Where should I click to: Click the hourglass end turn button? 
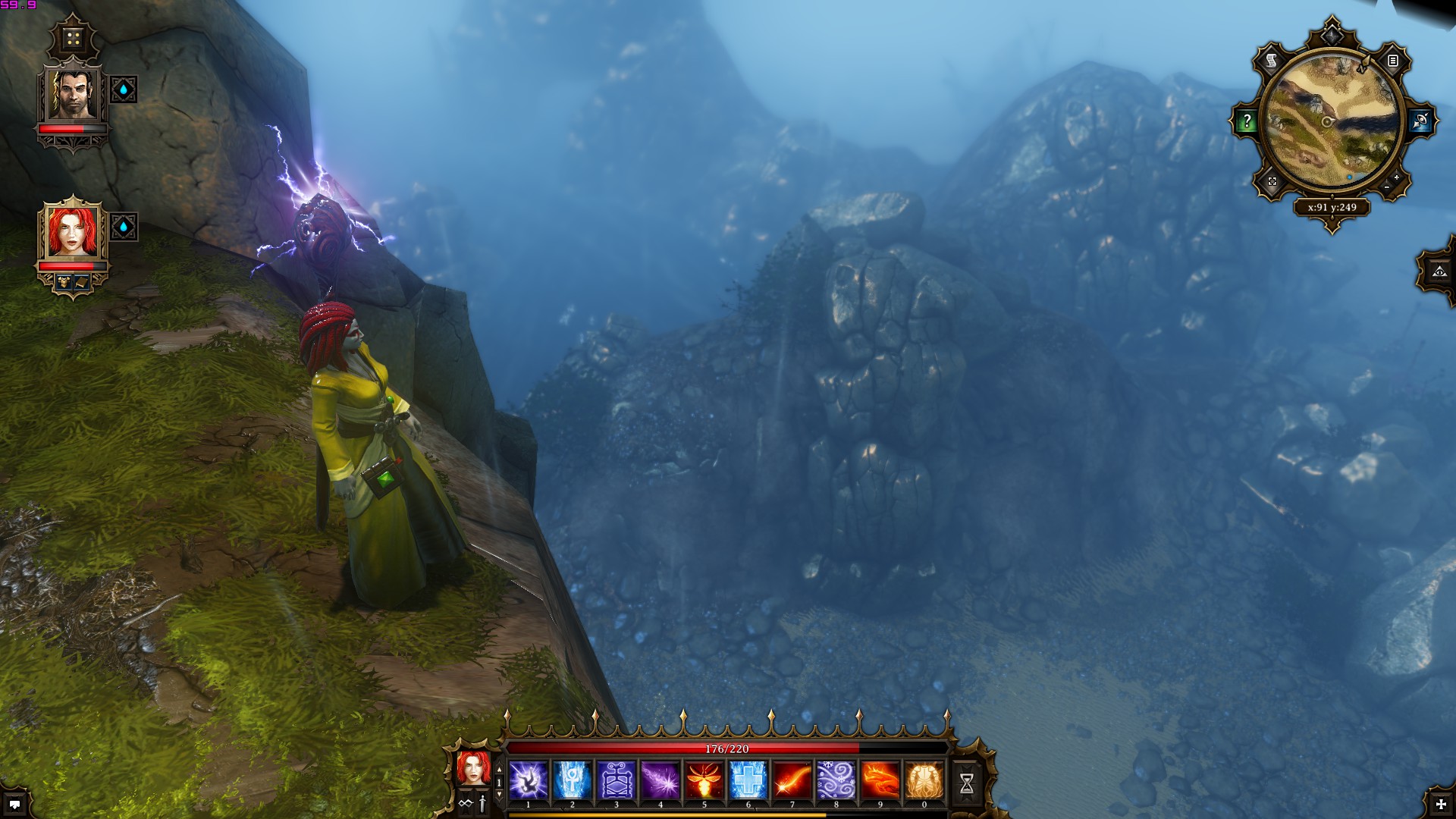pos(967,784)
